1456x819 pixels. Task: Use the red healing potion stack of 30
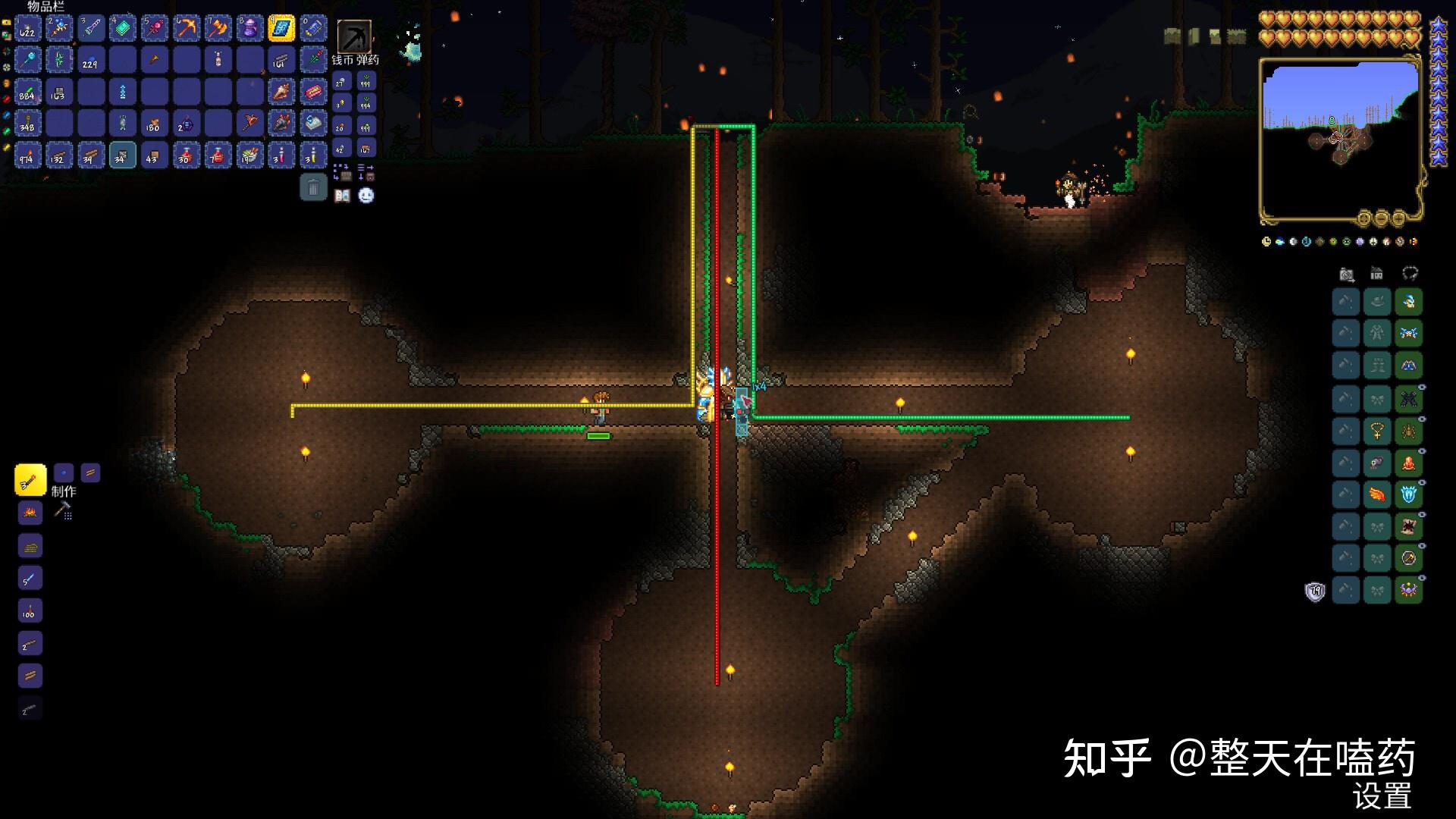(x=186, y=155)
